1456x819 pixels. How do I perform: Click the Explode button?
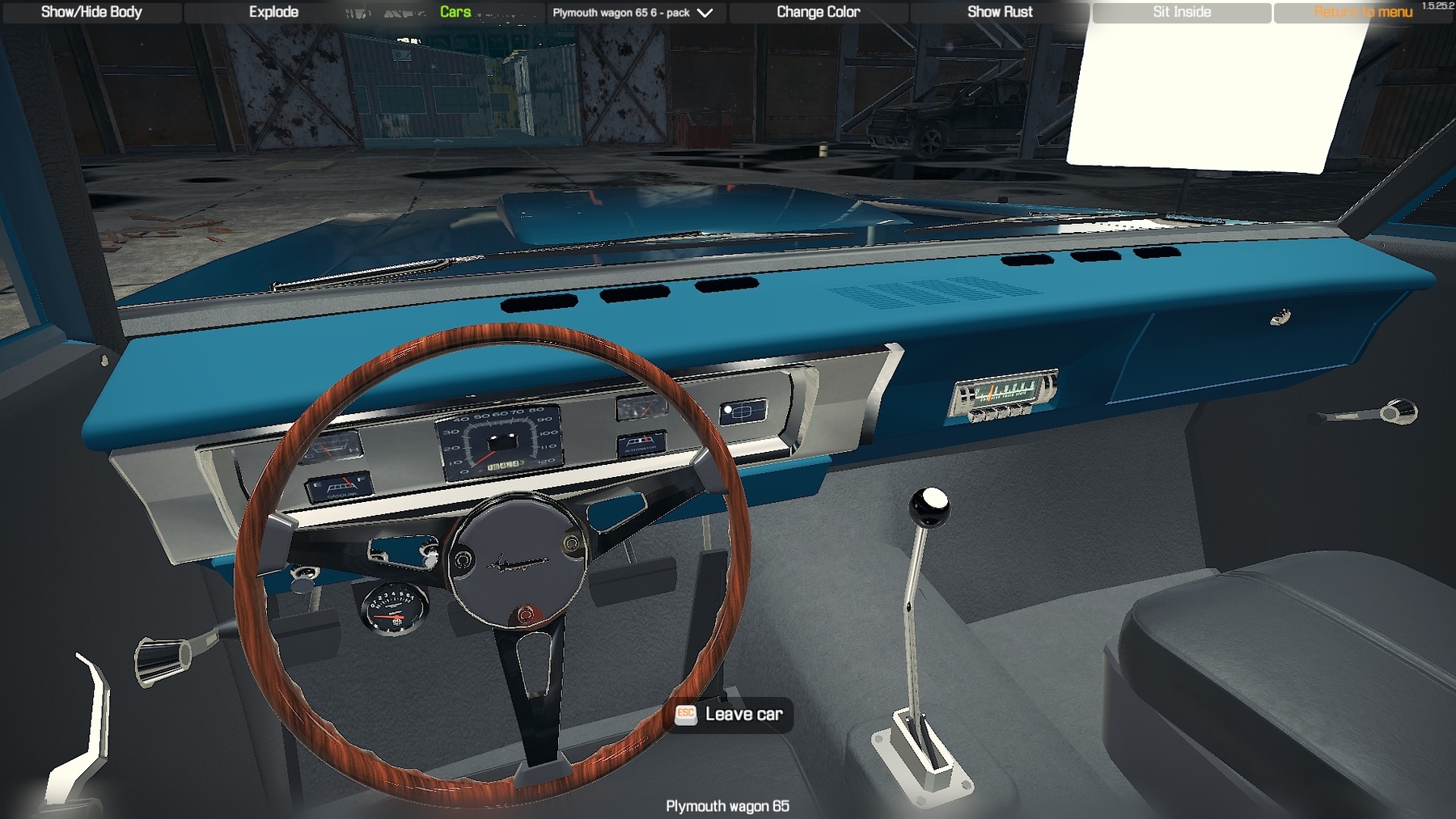(x=273, y=12)
